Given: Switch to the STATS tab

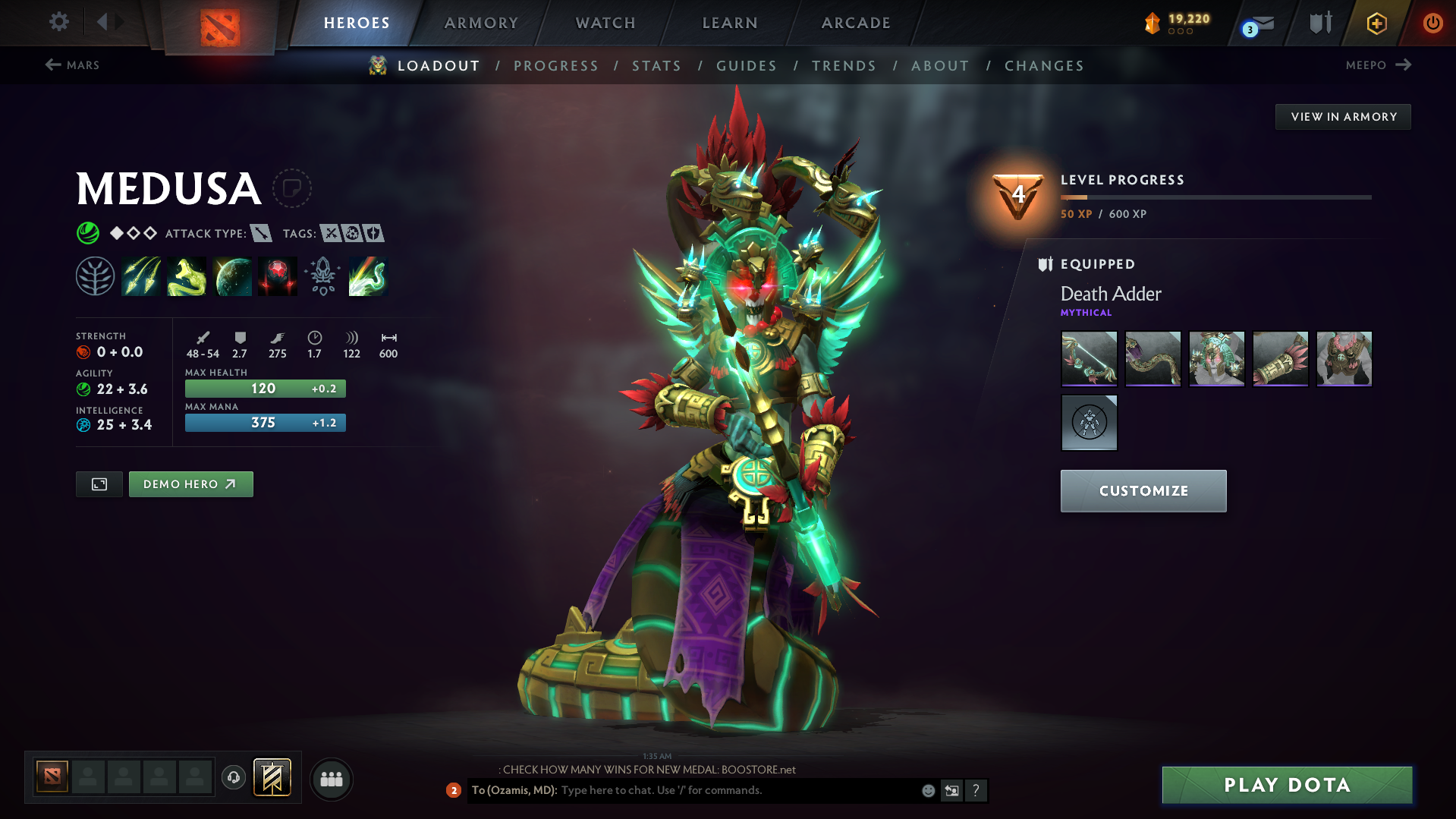Looking at the screenshot, I should (x=656, y=65).
